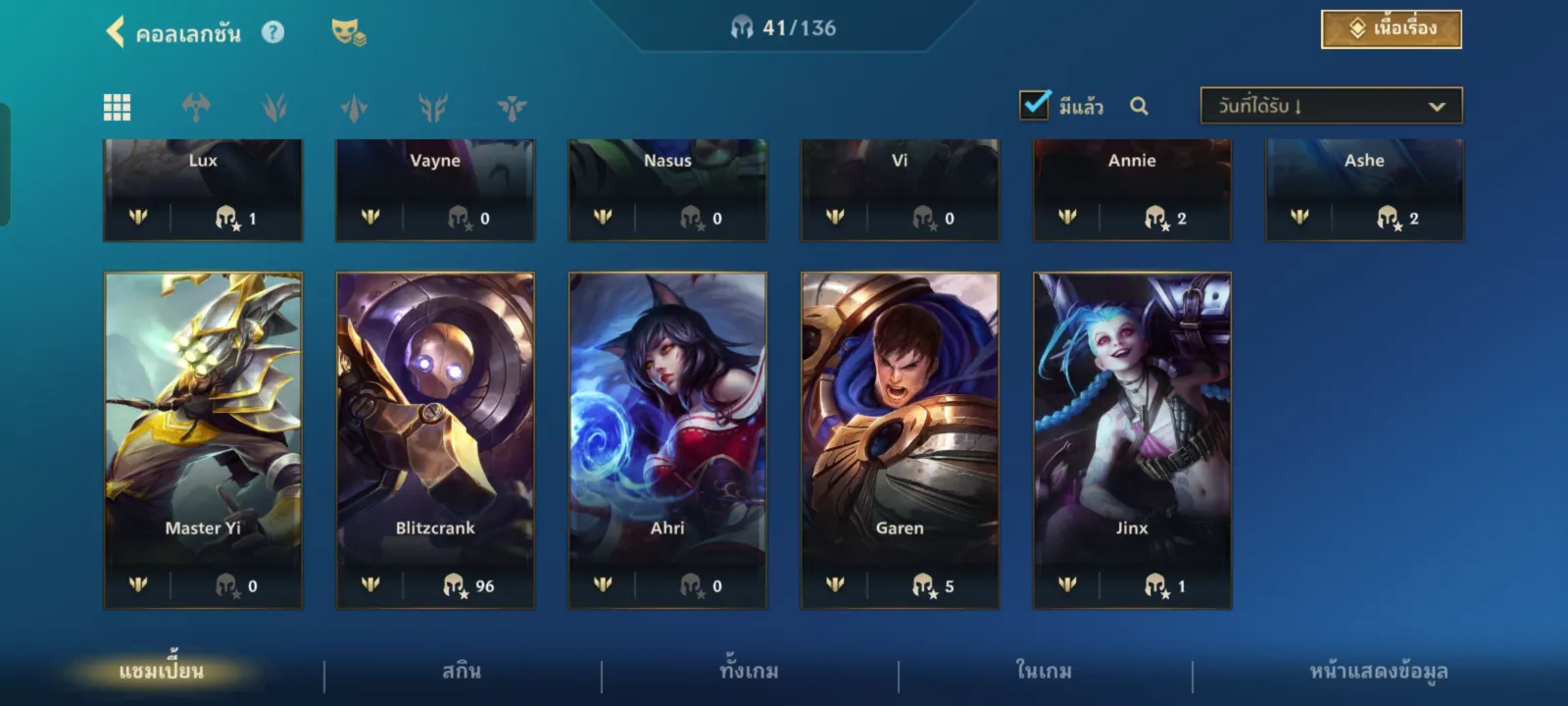Choose the Annie champion card

point(1132,188)
